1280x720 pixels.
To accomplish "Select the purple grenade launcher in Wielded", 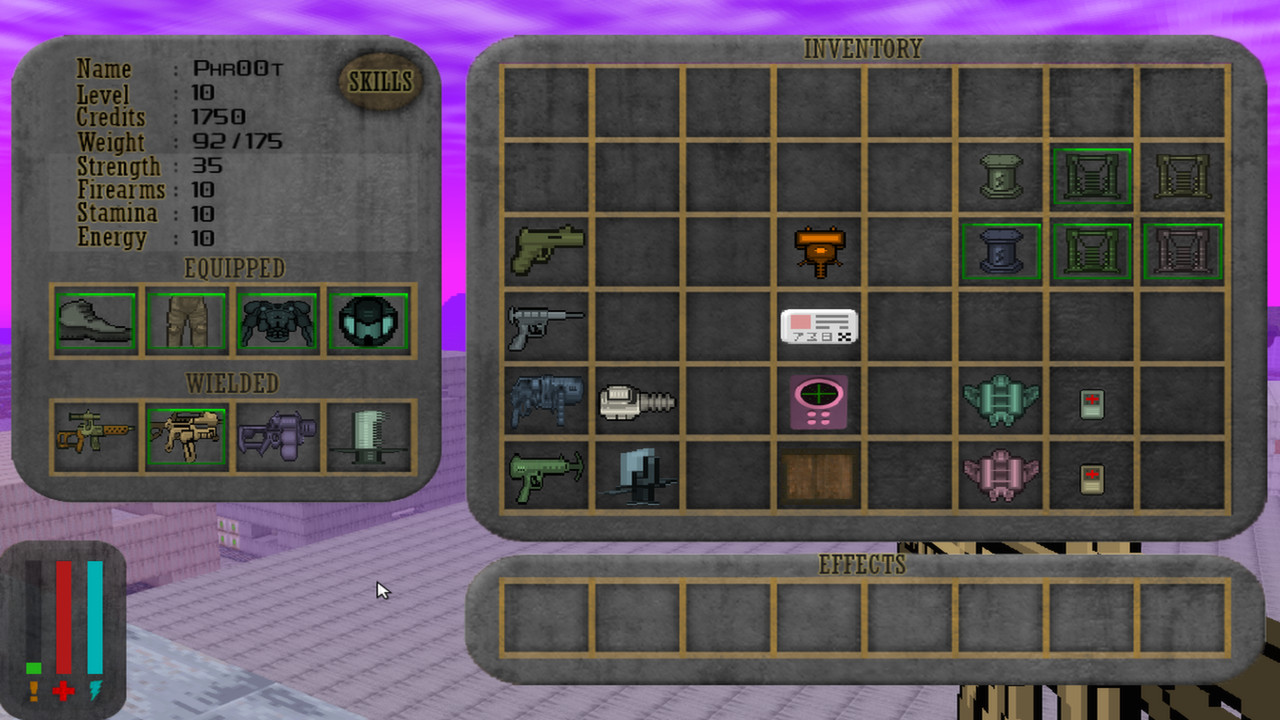I will pos(278,433).
